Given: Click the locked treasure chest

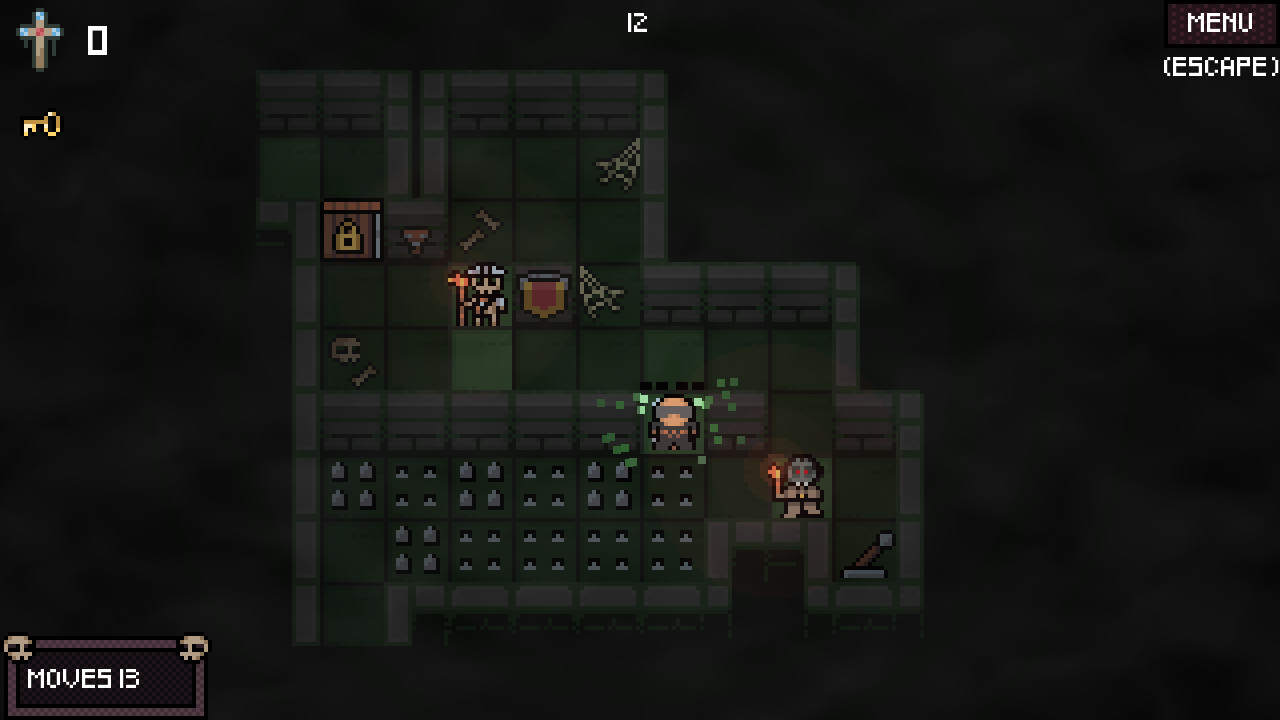Looking at the screenshot, I should click(x=352, y=232).
